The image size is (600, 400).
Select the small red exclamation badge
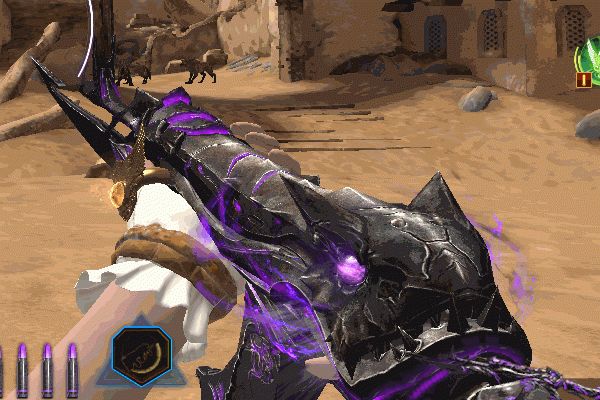[582, 80]
